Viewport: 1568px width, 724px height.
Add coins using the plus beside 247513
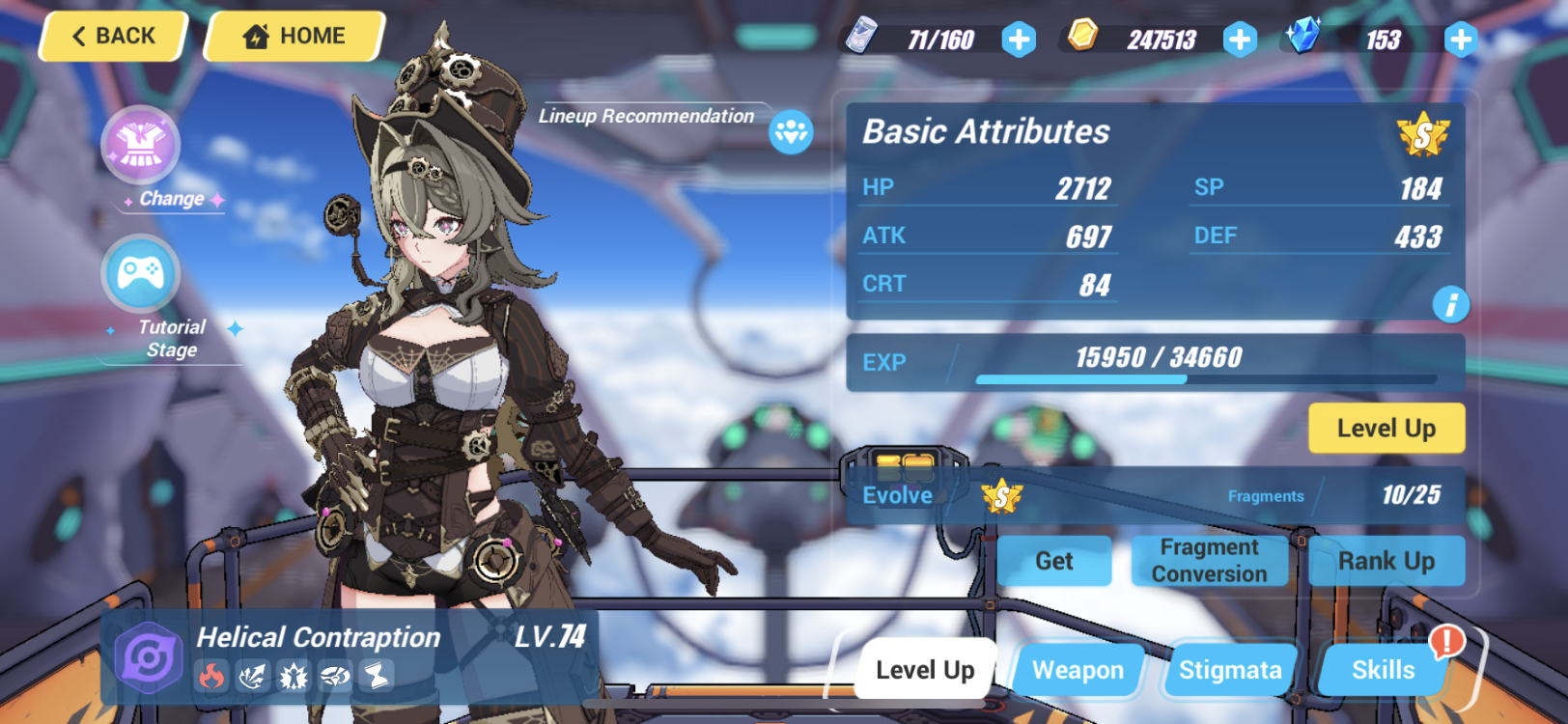coord(1239,40)
